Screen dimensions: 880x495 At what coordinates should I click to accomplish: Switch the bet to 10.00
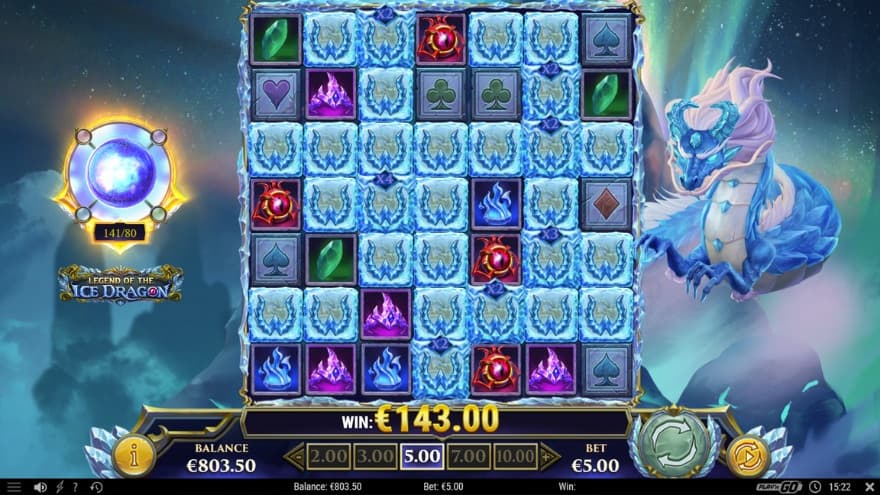515,457
